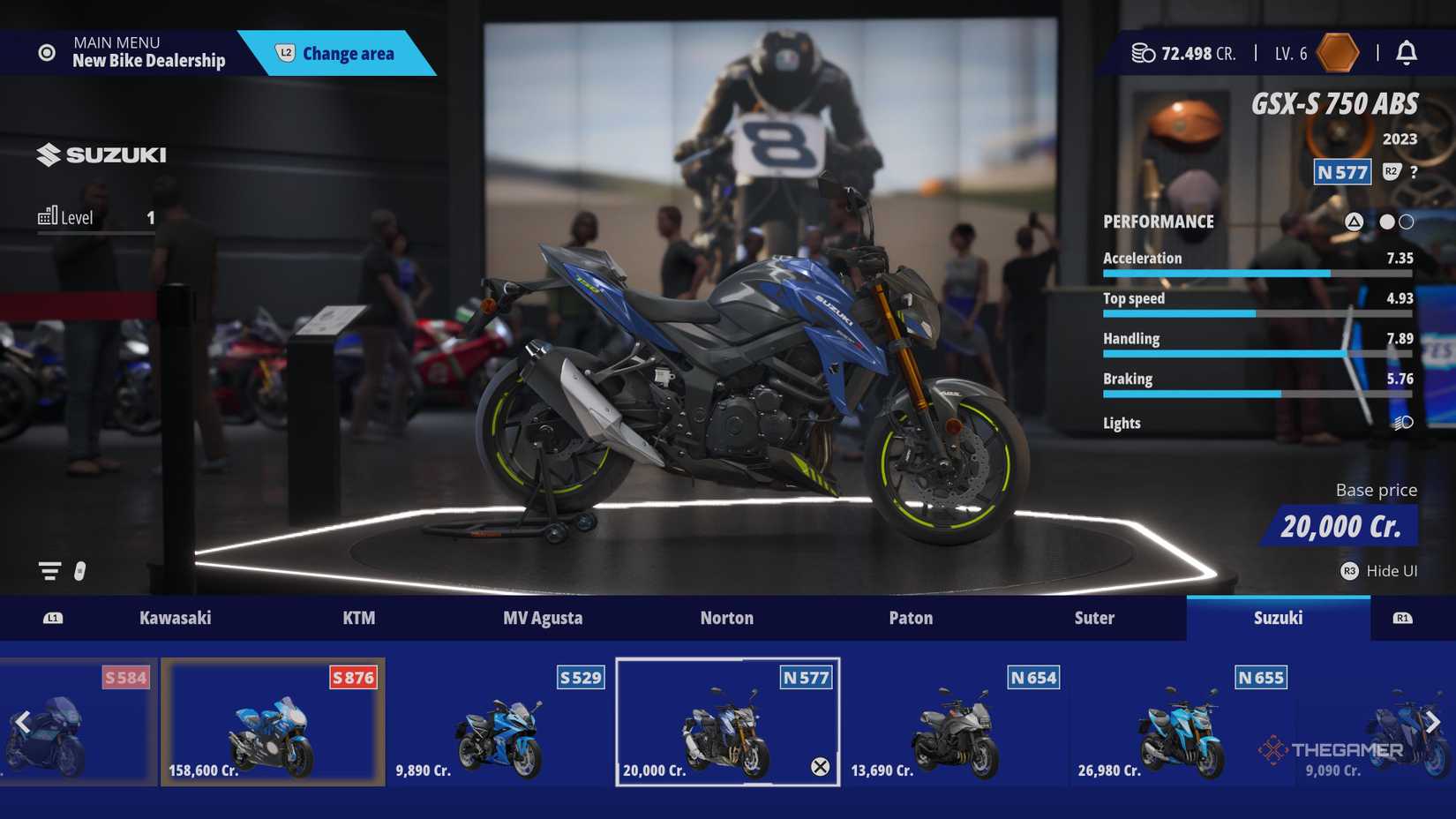Activate the headlight icon beside Lights
The width and height of the screenshot is (1456, 819).
coord(1401,424)
